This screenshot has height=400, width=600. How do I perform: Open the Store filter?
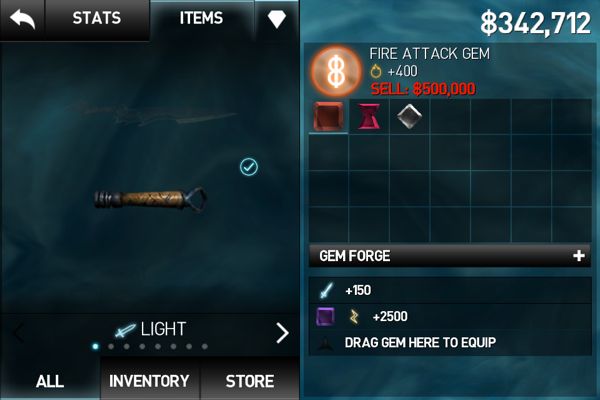(249, 381)
